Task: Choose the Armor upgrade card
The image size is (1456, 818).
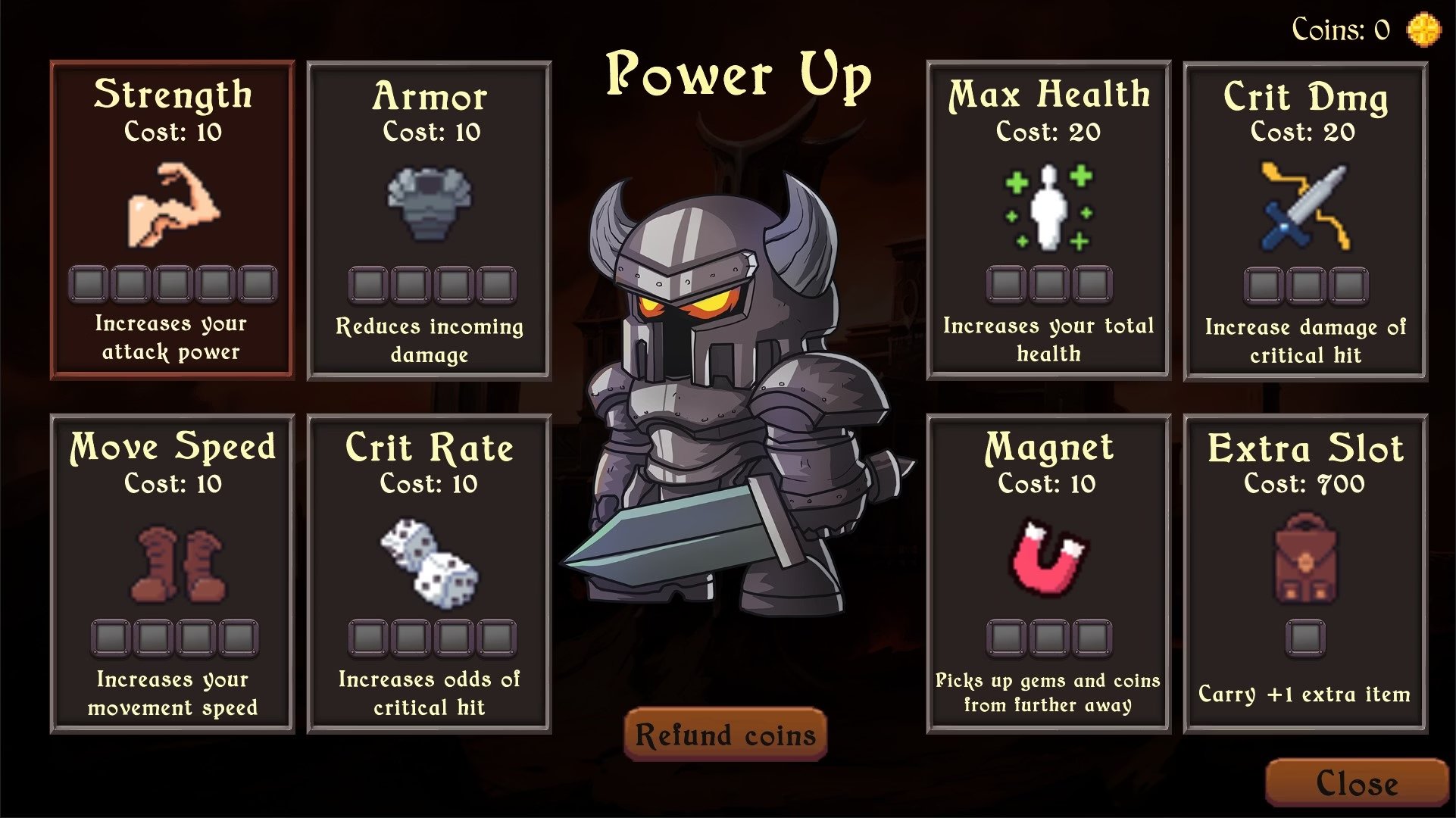Action: tap(429, 220)
